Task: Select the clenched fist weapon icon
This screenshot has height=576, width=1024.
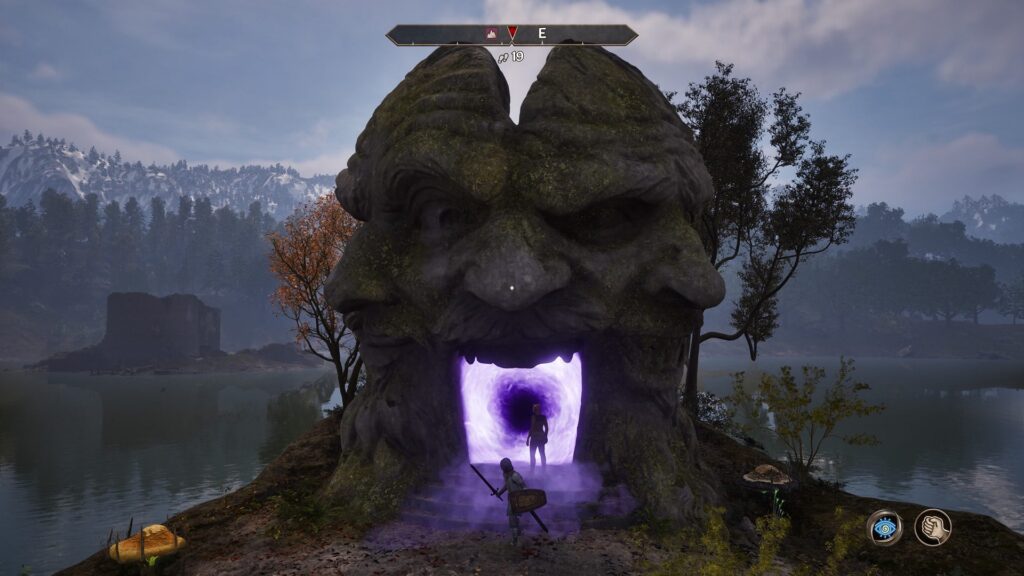Action: coord(932,527)
